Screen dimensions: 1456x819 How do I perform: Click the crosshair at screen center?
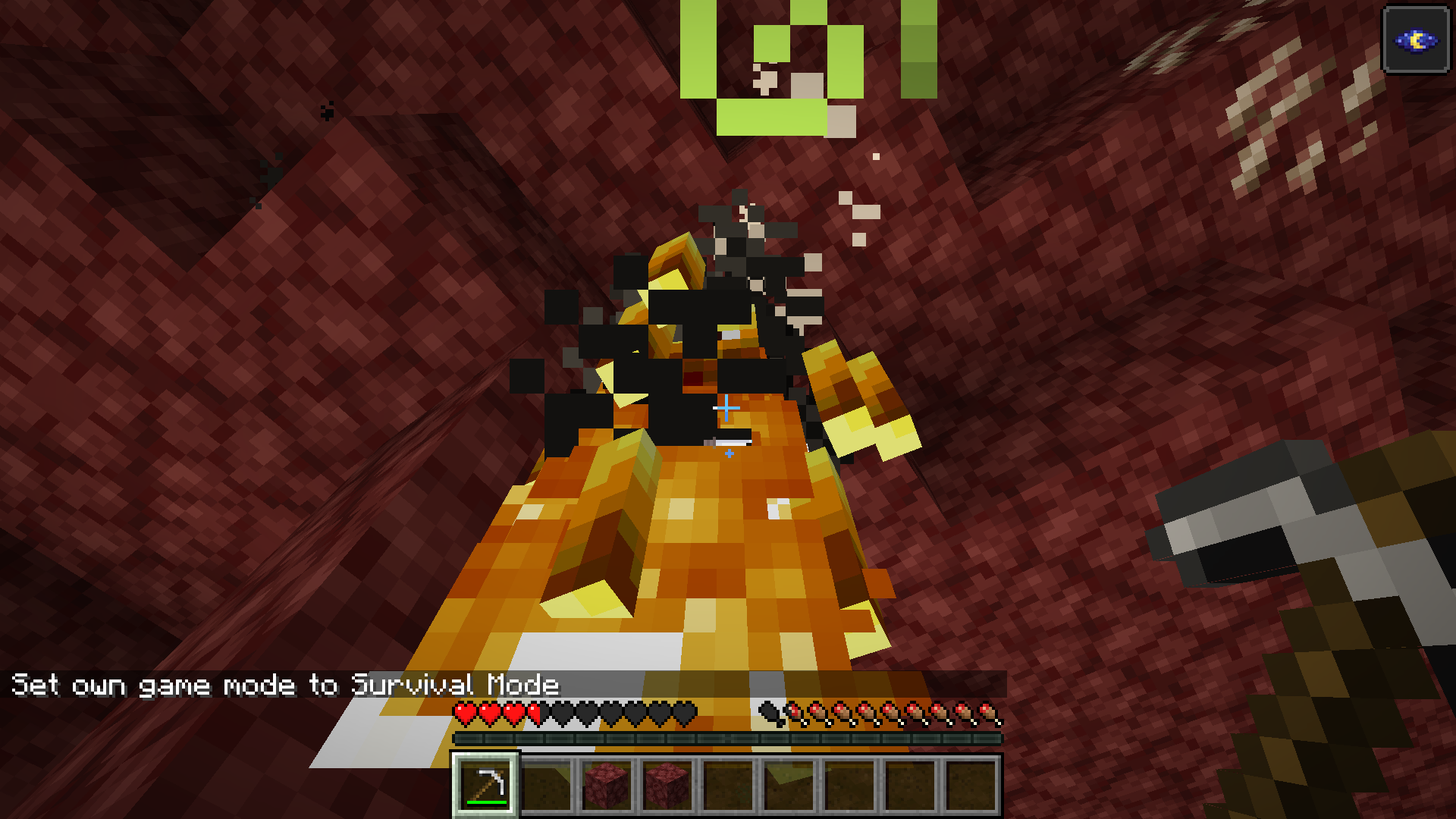point(726,409)
